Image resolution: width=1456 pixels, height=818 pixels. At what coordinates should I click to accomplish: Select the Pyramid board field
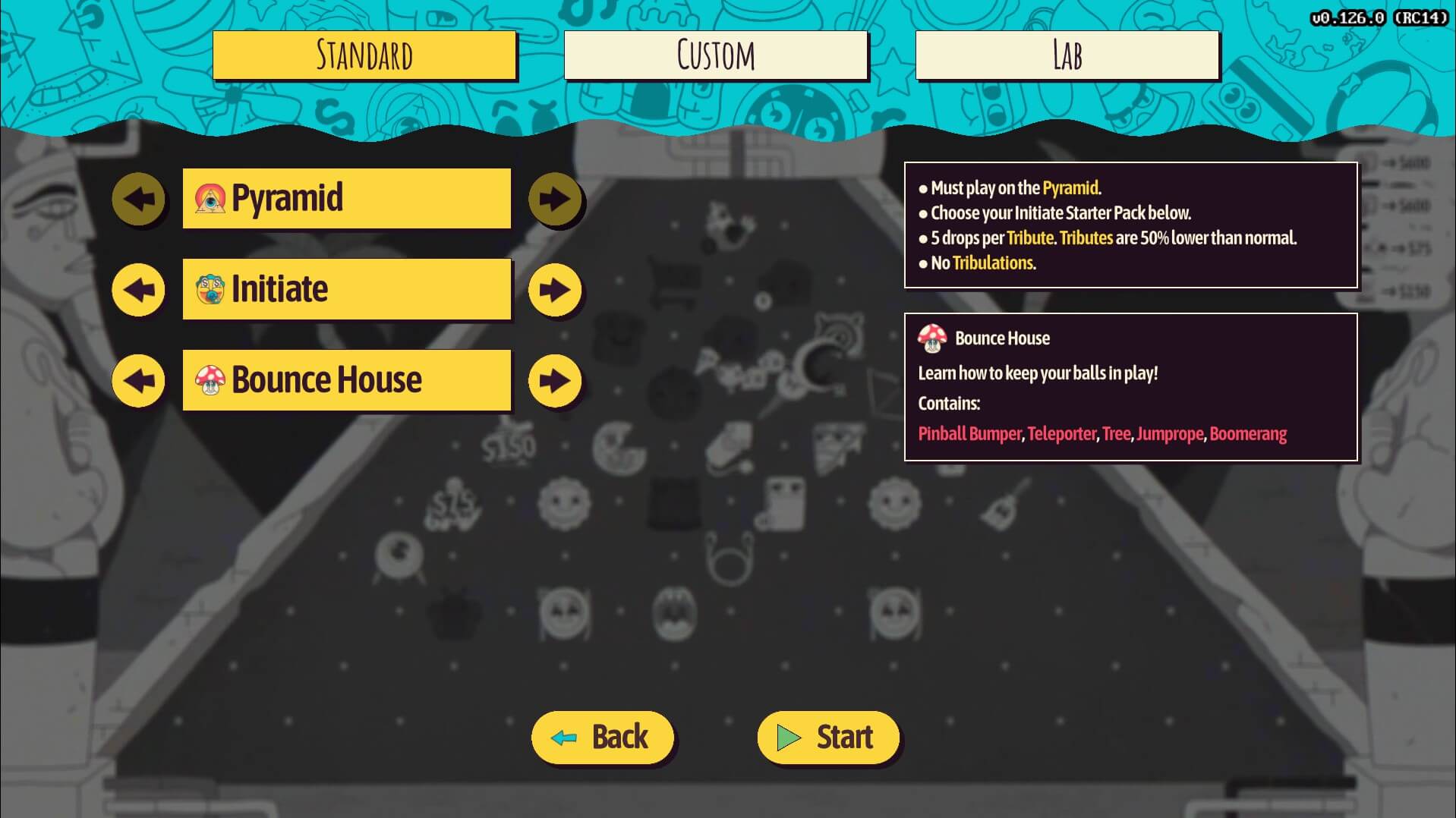346,198
